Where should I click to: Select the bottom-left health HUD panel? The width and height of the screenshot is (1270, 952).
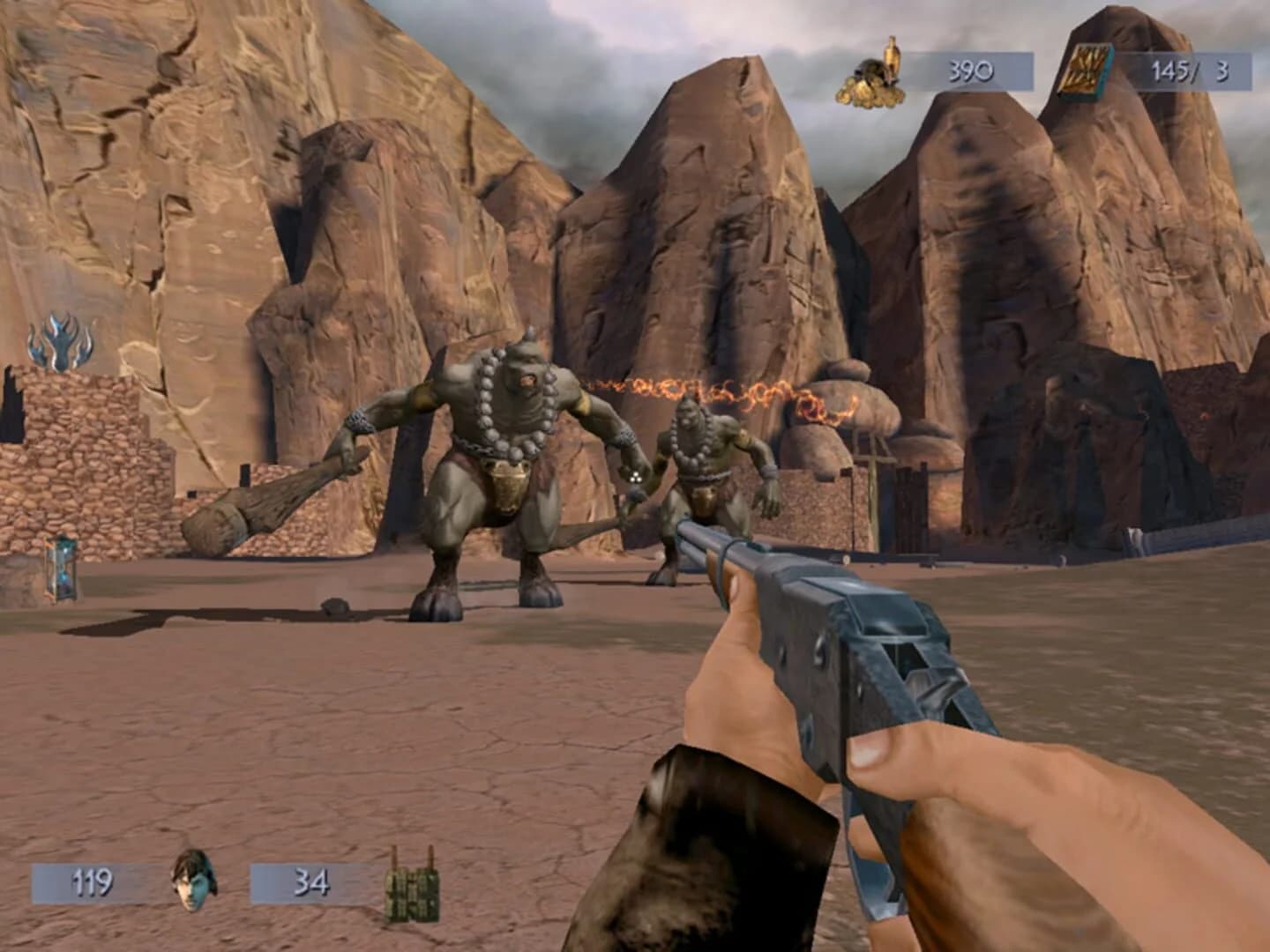point(93,880)
